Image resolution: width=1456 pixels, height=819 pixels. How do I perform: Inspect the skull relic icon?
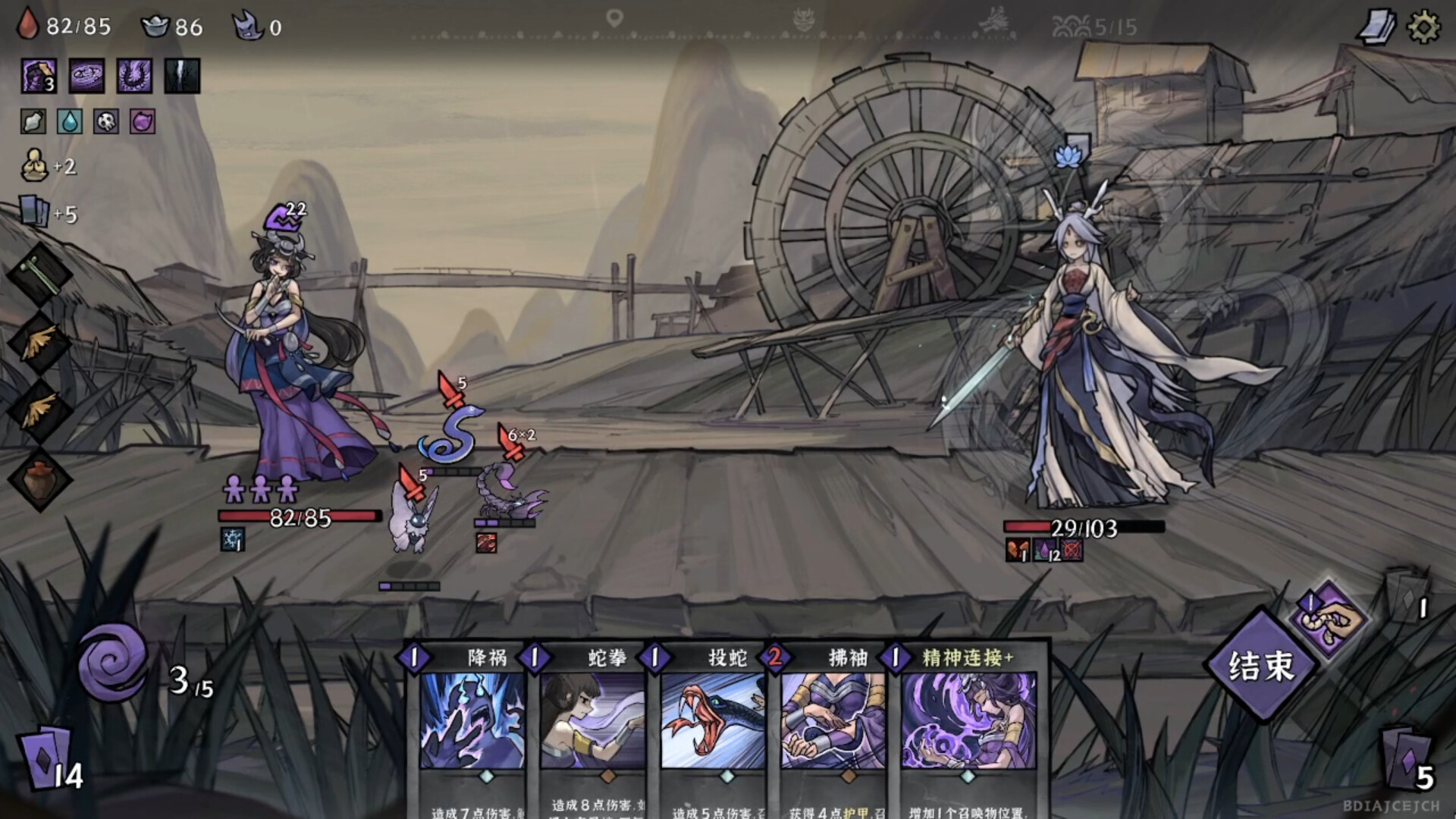point(106,121)
